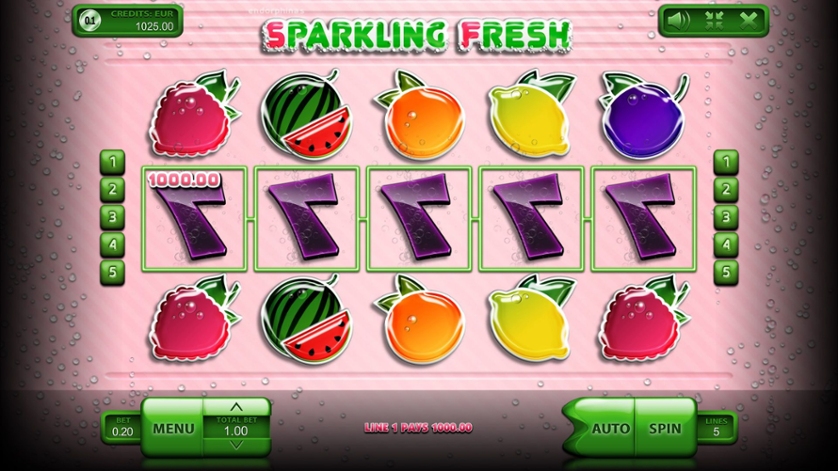Close the game with the X icon

click(x=747, y=19)
